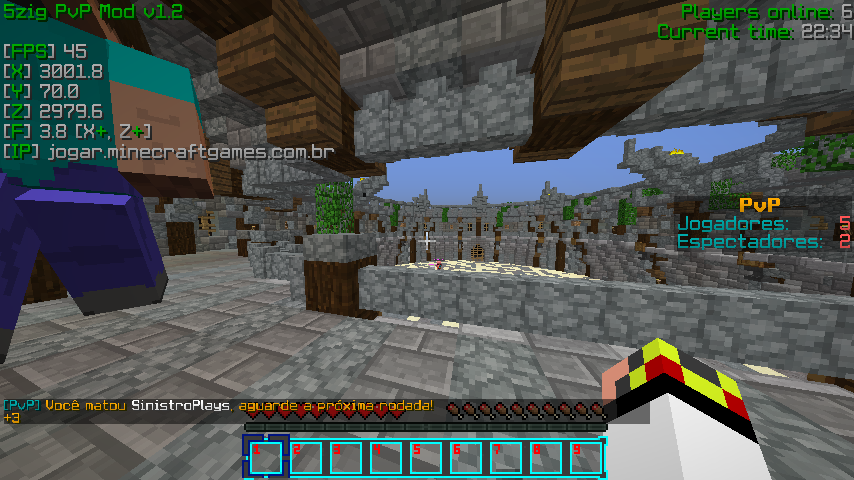Switch to the hotbar slot numbered 7
Screen dimensions: 854x480
(x=505, y=457)
